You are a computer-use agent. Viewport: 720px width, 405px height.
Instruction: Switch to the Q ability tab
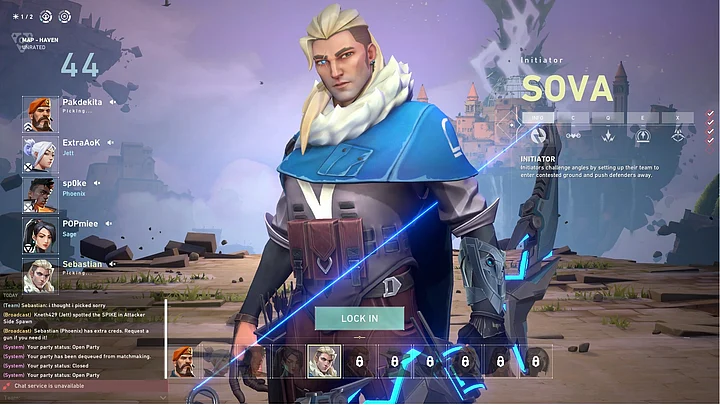pos(609,117)
